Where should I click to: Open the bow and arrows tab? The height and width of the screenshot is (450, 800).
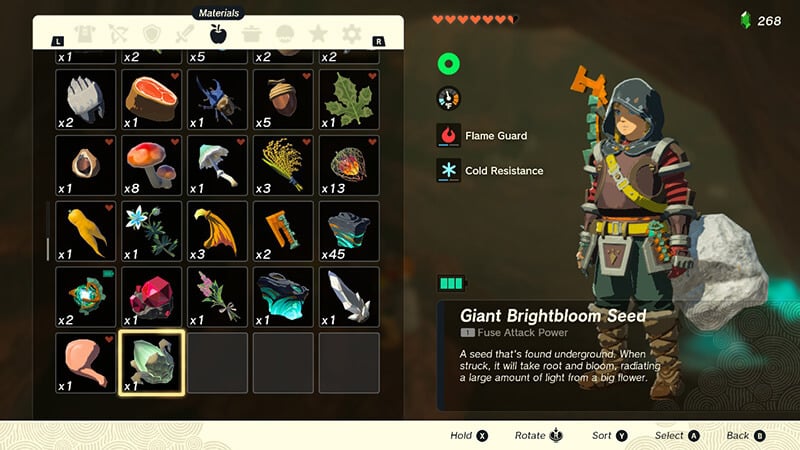(x=120, y=34)
